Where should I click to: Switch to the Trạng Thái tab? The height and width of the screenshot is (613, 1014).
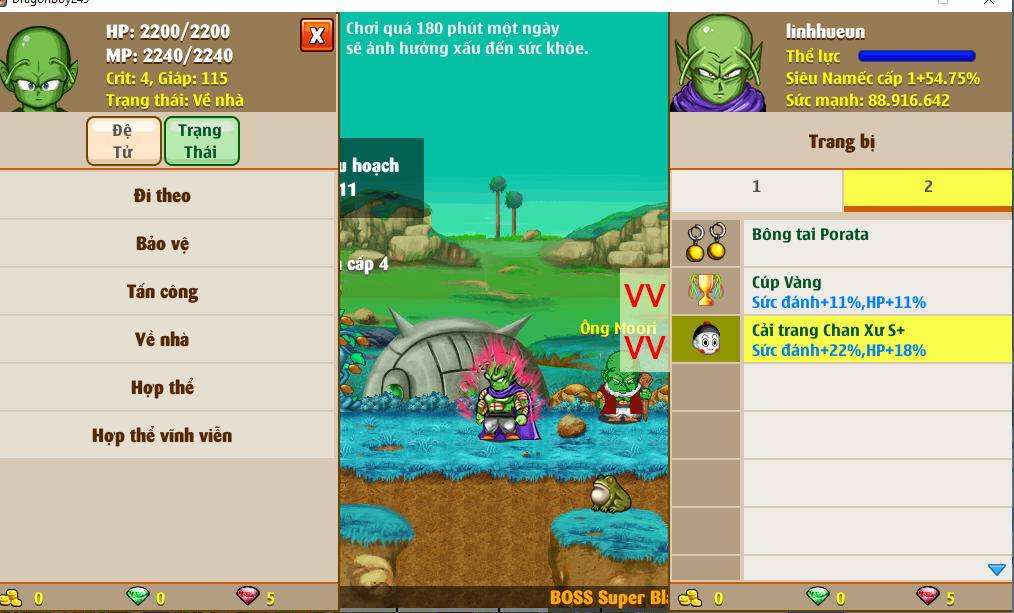[201, 141]
